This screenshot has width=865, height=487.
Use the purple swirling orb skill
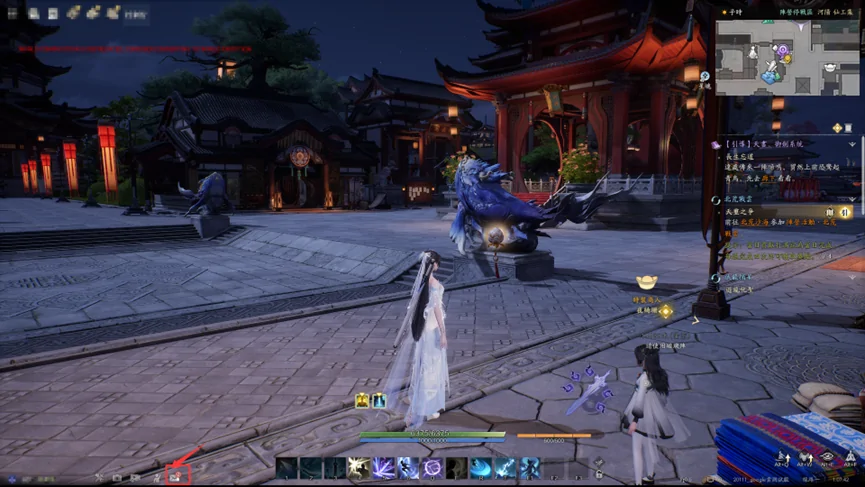coord(433,468)
